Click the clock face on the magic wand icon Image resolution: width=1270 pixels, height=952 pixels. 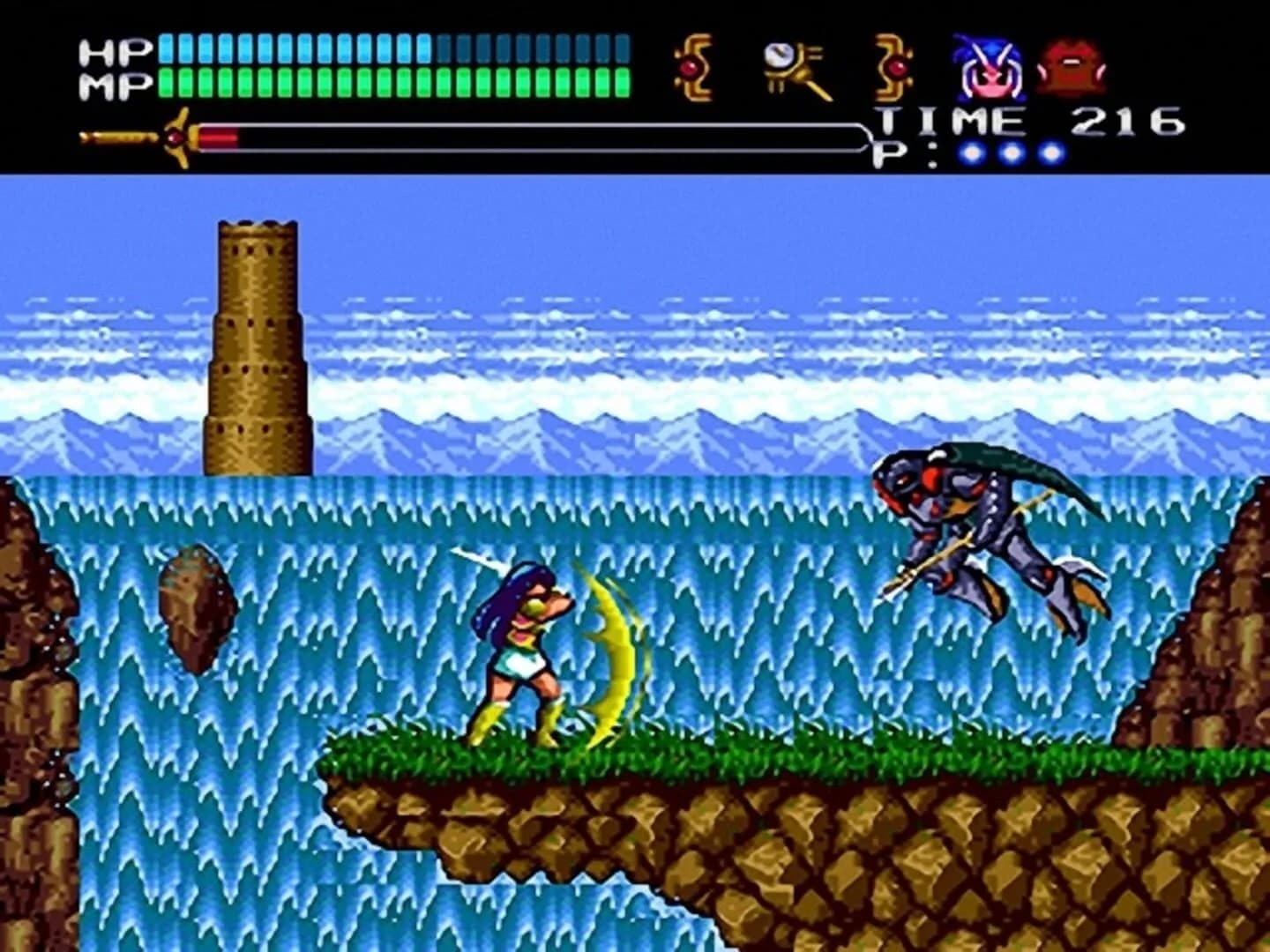(x=778, y=55)
